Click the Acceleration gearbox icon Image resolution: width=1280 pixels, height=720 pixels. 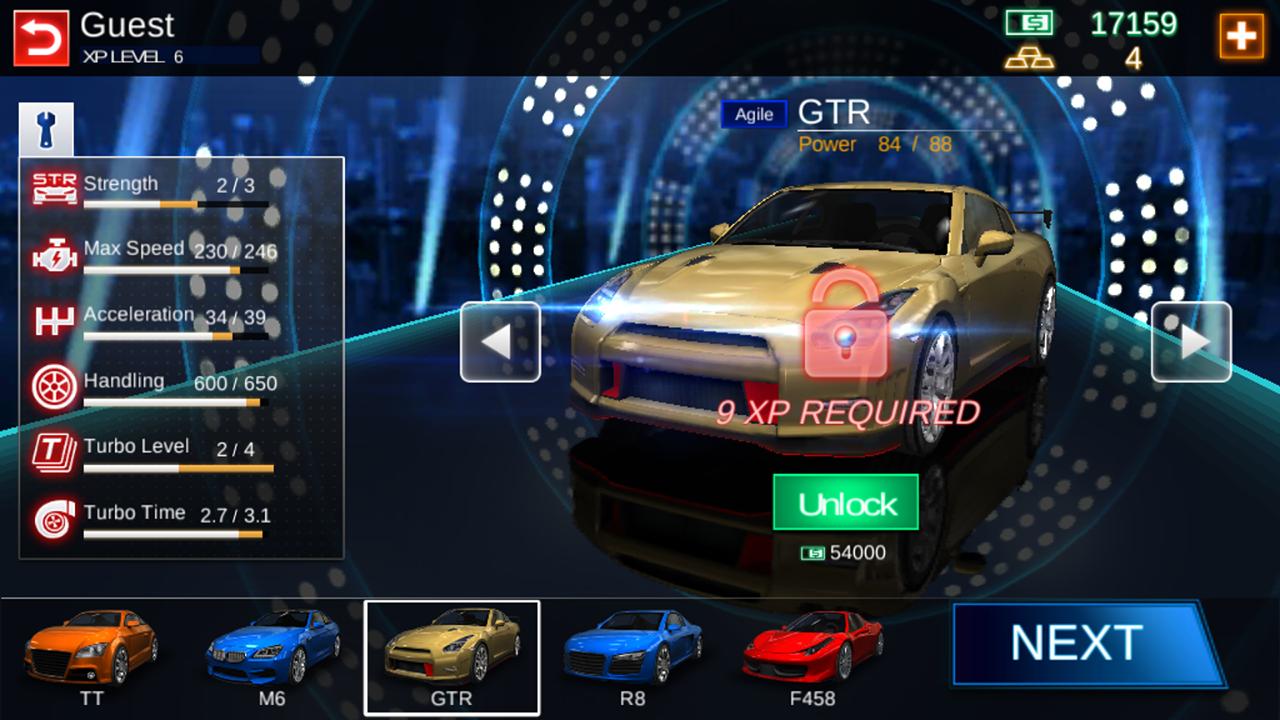tap(53, 318)
